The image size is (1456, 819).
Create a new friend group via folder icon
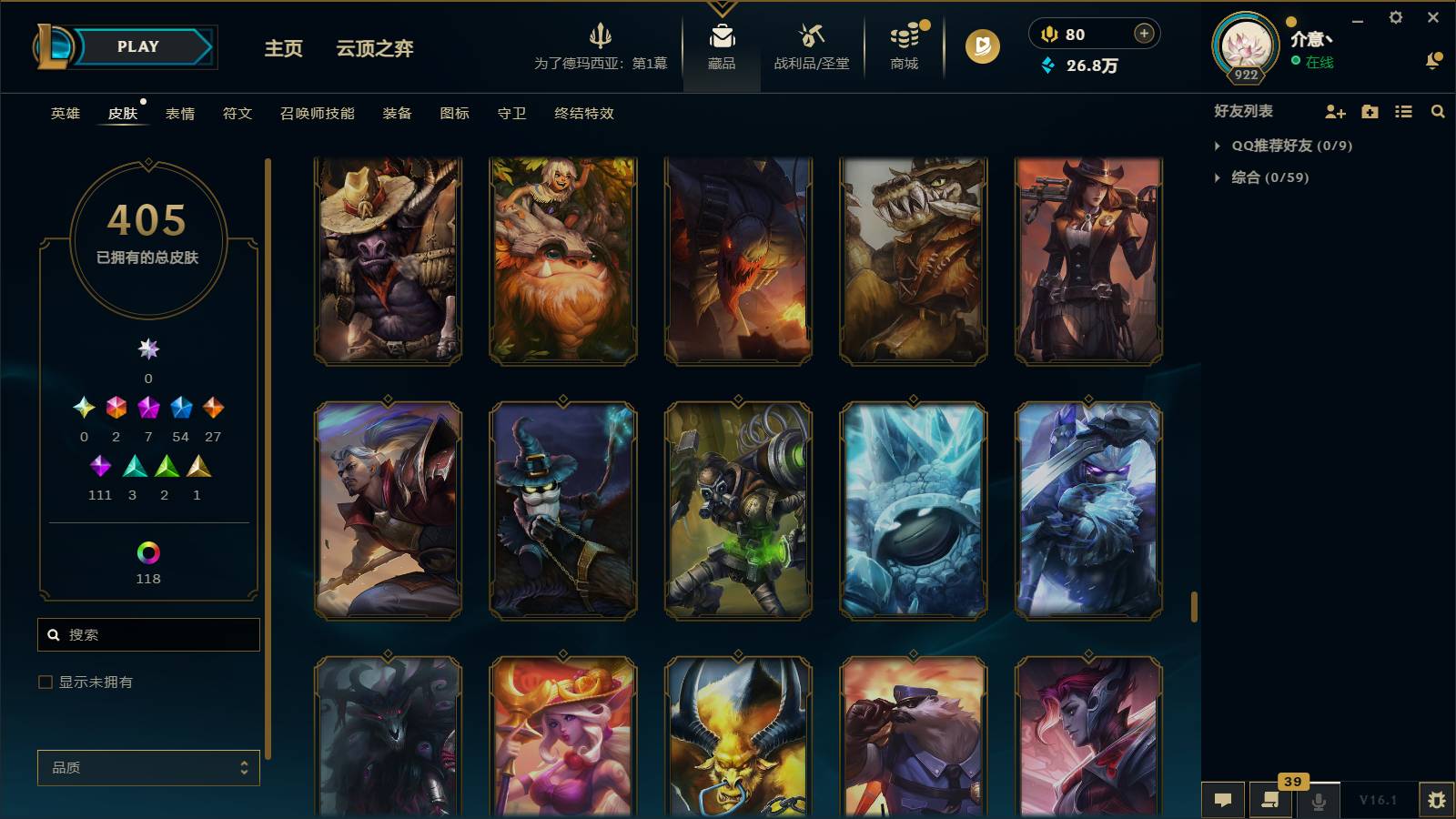coord(1369,112)
